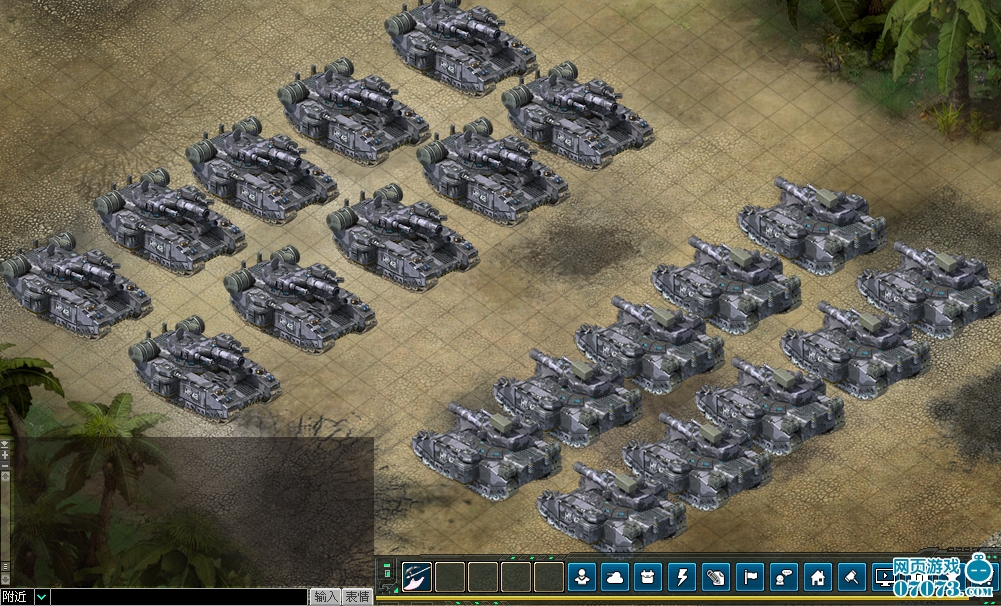This screenshot has width=1001, height=606.
Task: Select the axe skill slot in the hotbar
Action: [x=417, y=577]
